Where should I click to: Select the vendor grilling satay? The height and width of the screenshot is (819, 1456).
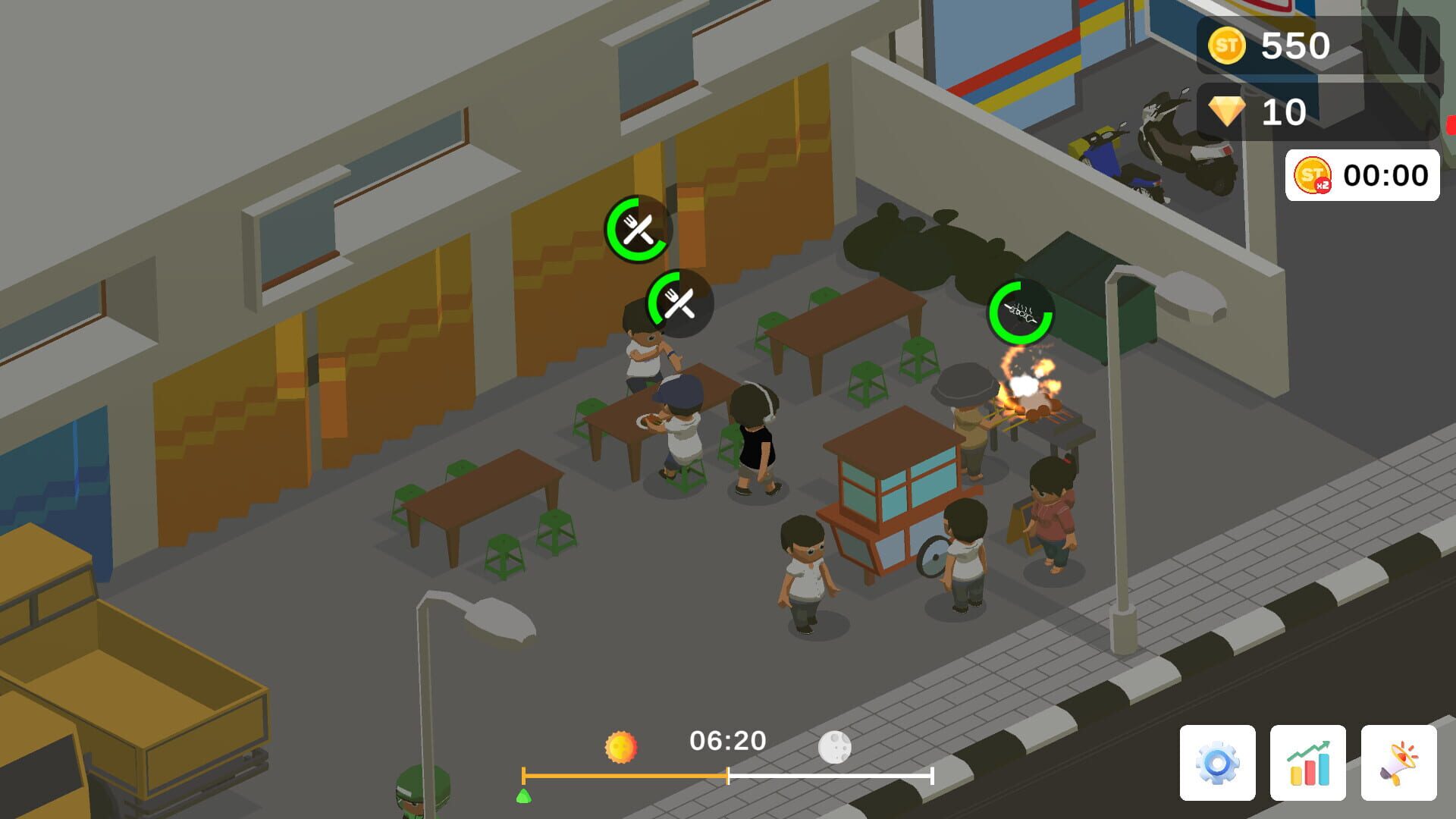pyautogui.click(x=968, y=413)
